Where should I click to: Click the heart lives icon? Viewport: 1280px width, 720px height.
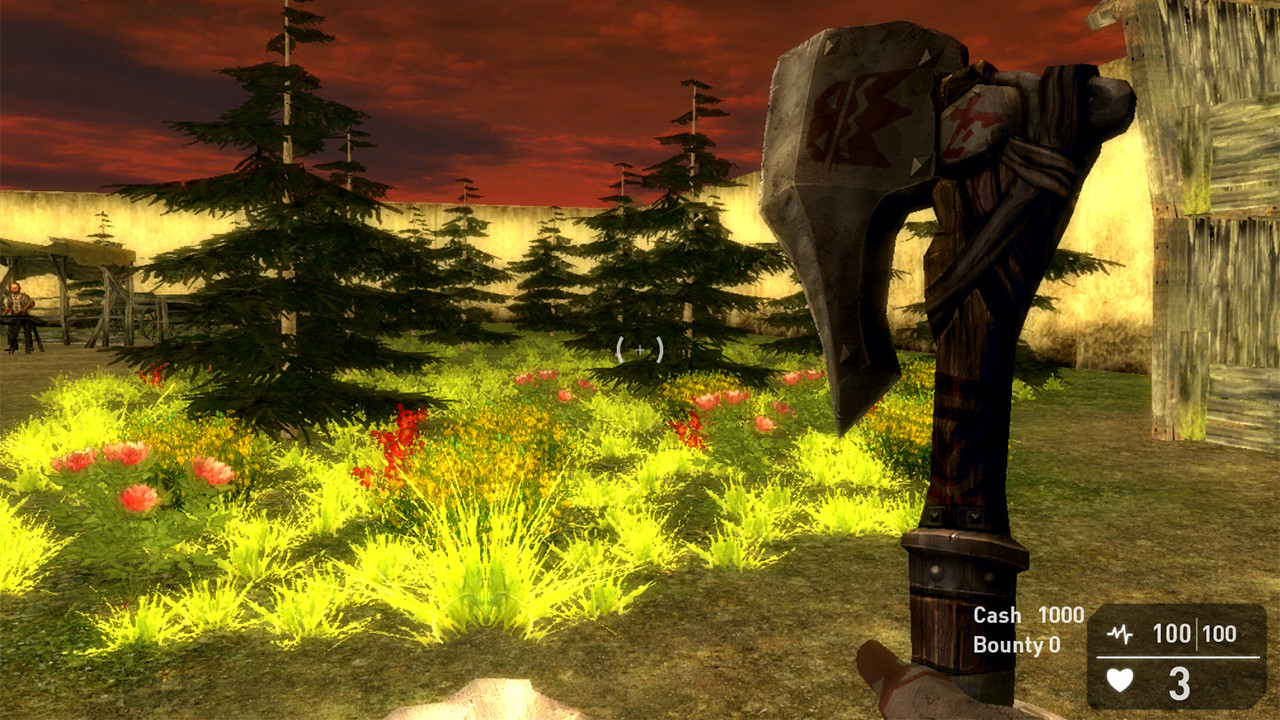(1120, 679)
